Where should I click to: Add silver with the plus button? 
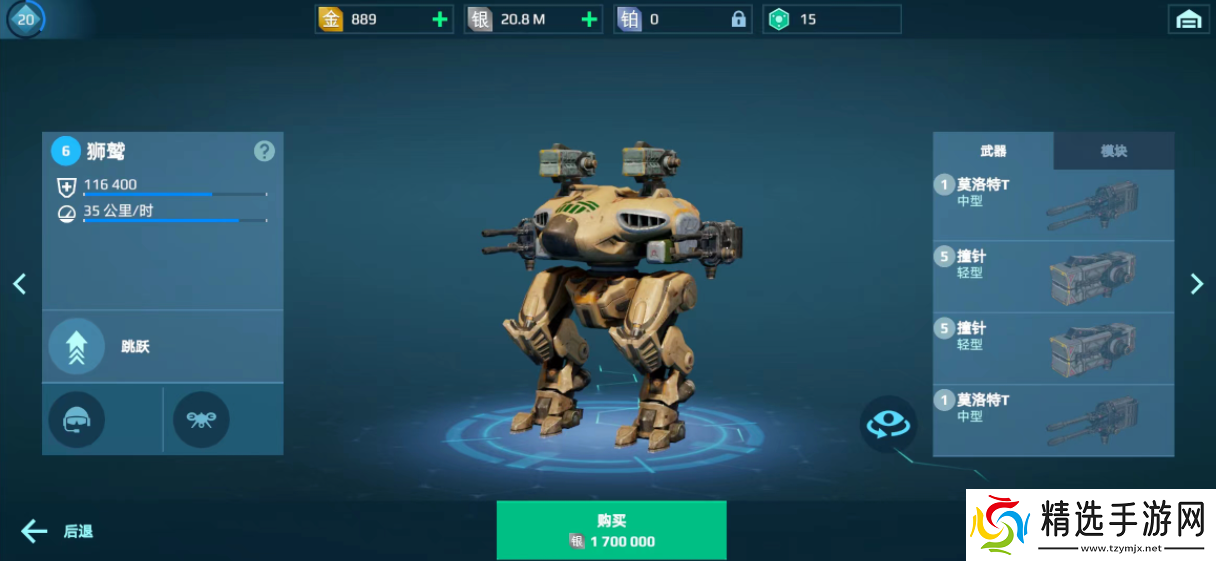pos(589,19)
